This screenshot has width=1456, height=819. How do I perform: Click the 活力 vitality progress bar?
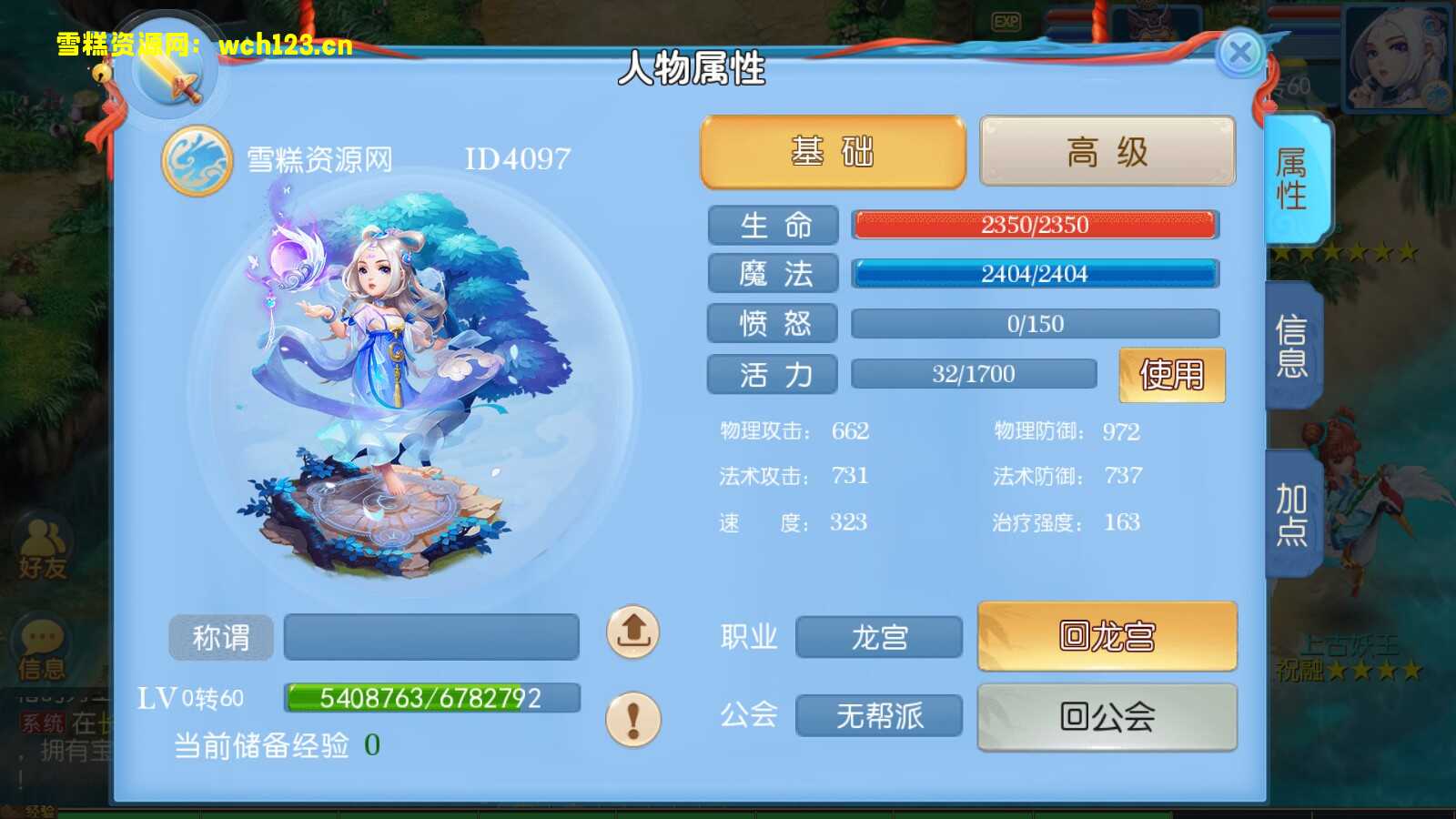(x=974, y=373)
